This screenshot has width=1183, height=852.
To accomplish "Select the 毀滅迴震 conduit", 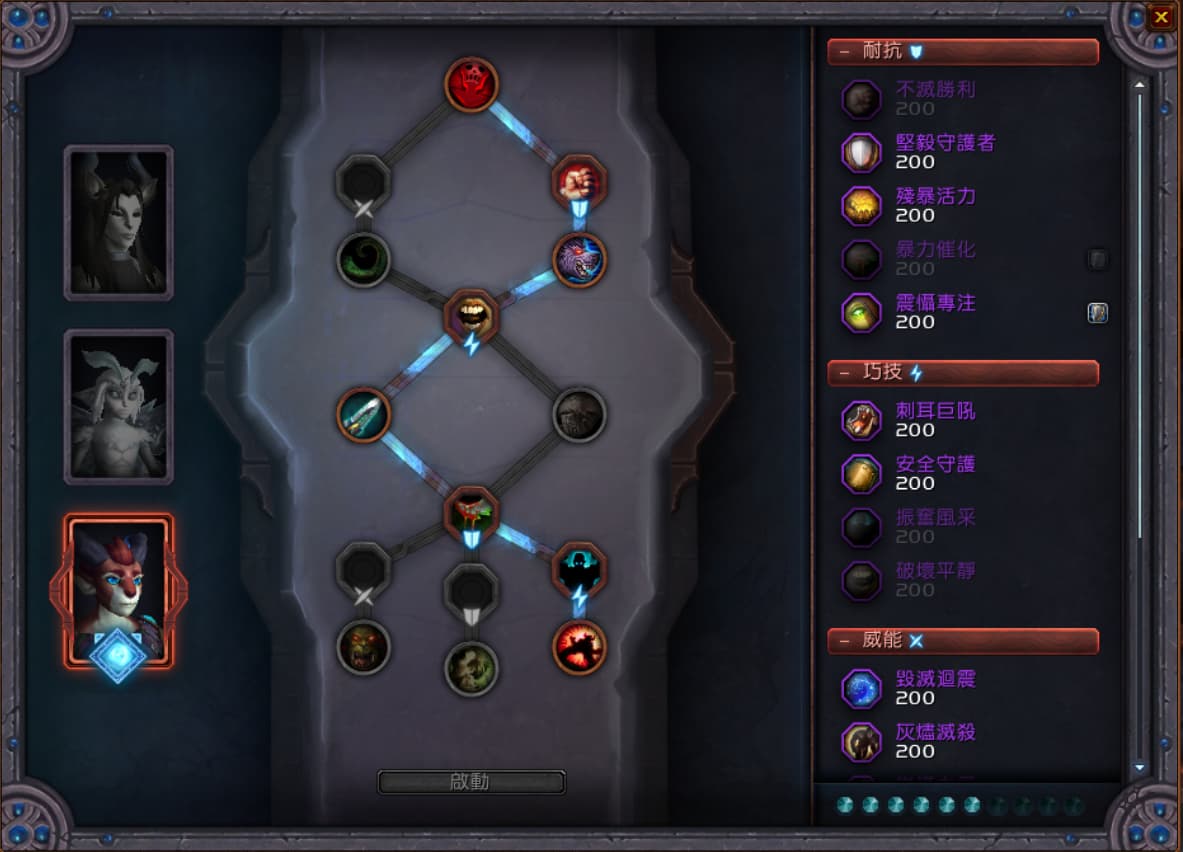I will point(861,688).
